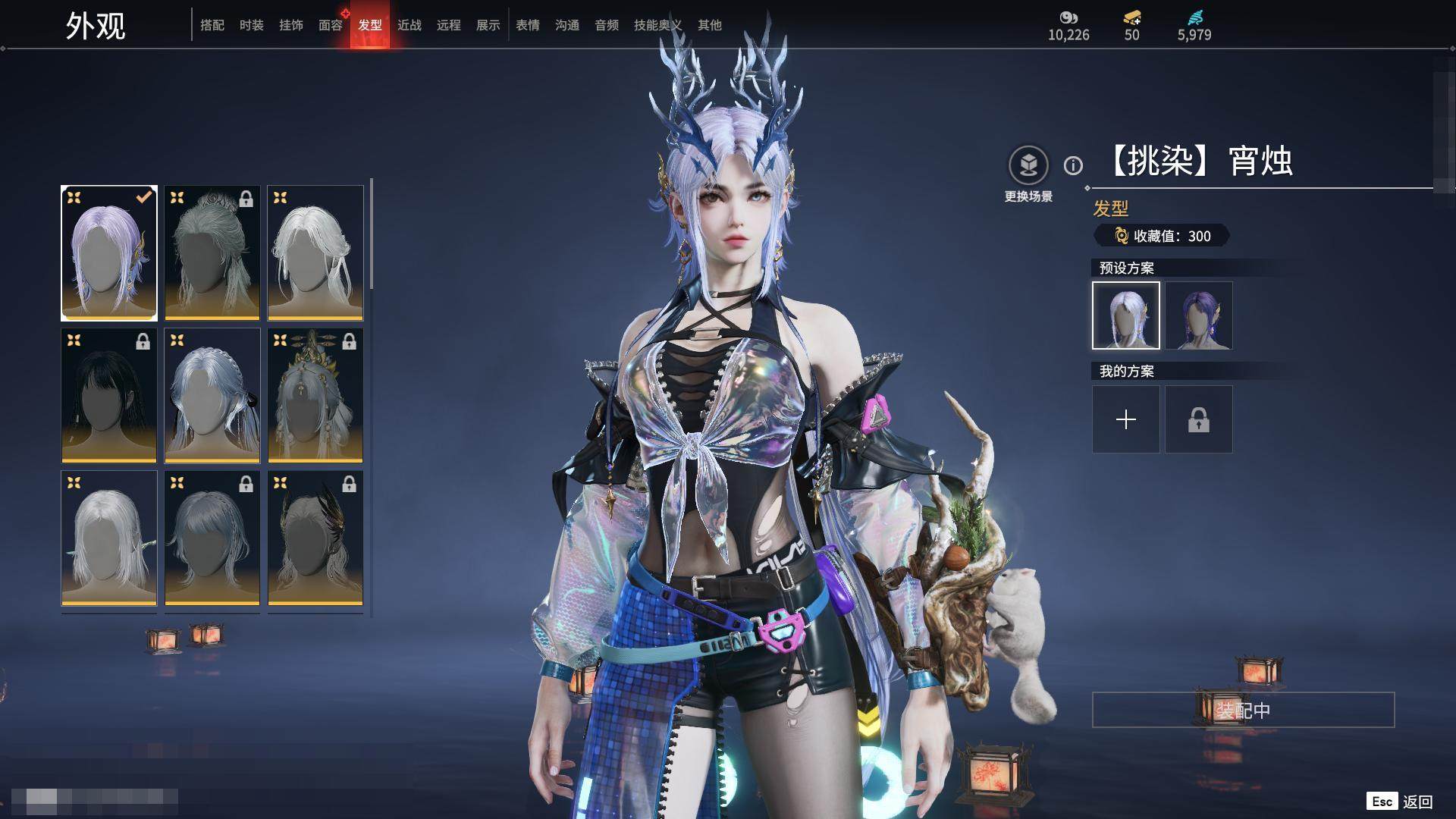
Task: Show the 表情 emotes tab
Action: point(528,25)
